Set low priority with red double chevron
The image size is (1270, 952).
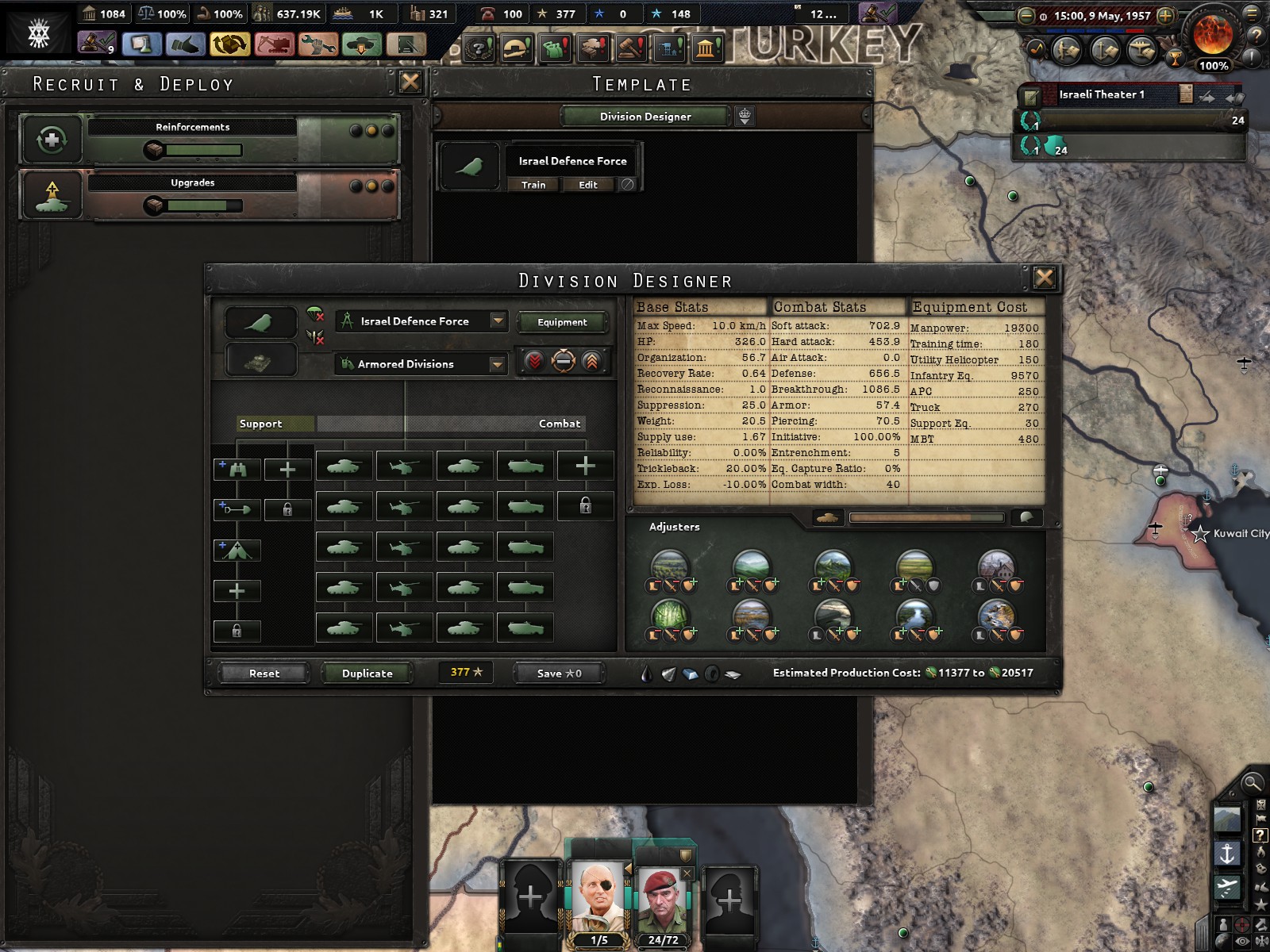pyautogui.click(x=534, y=362)
